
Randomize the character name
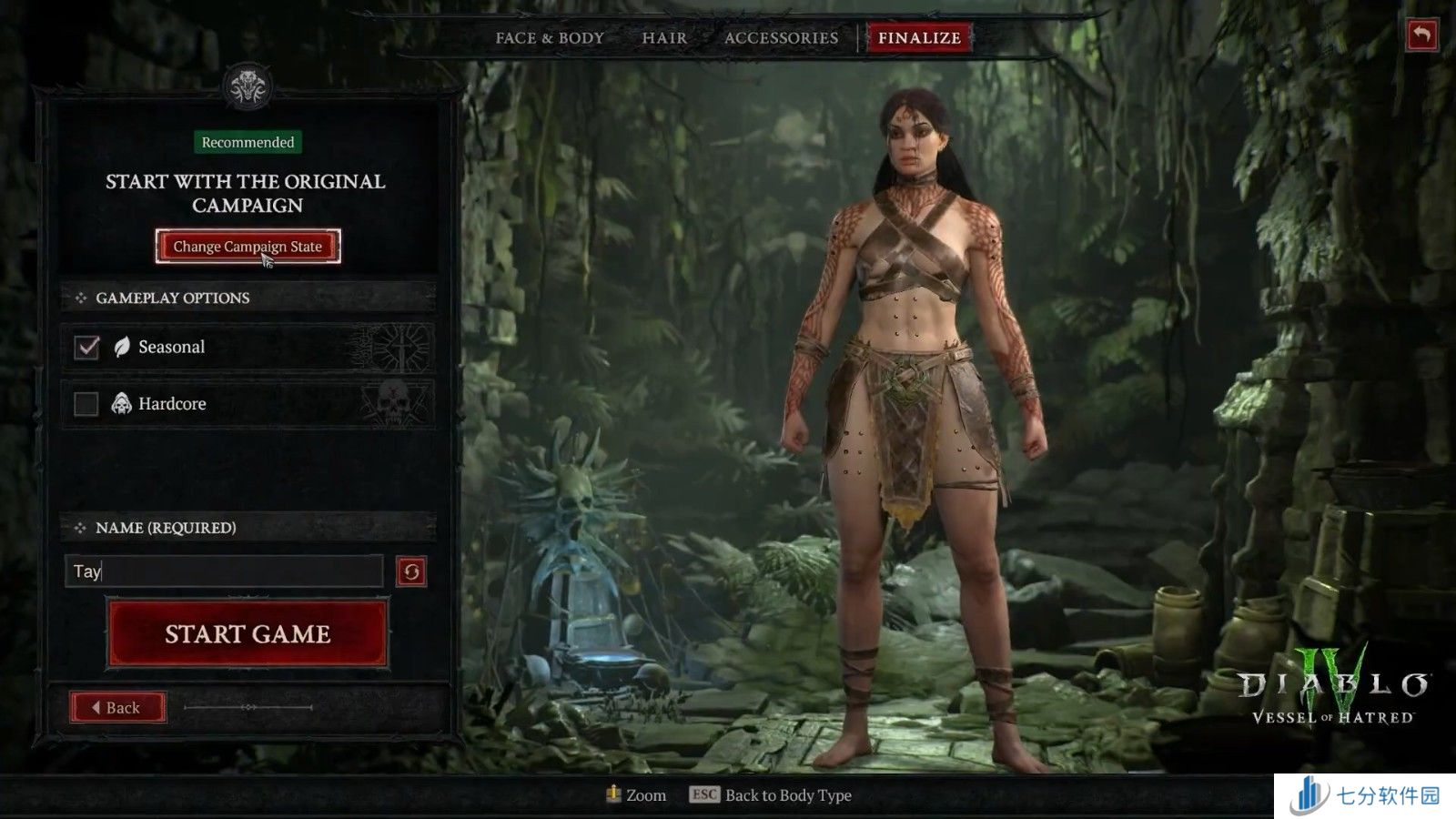pos(411,571)
